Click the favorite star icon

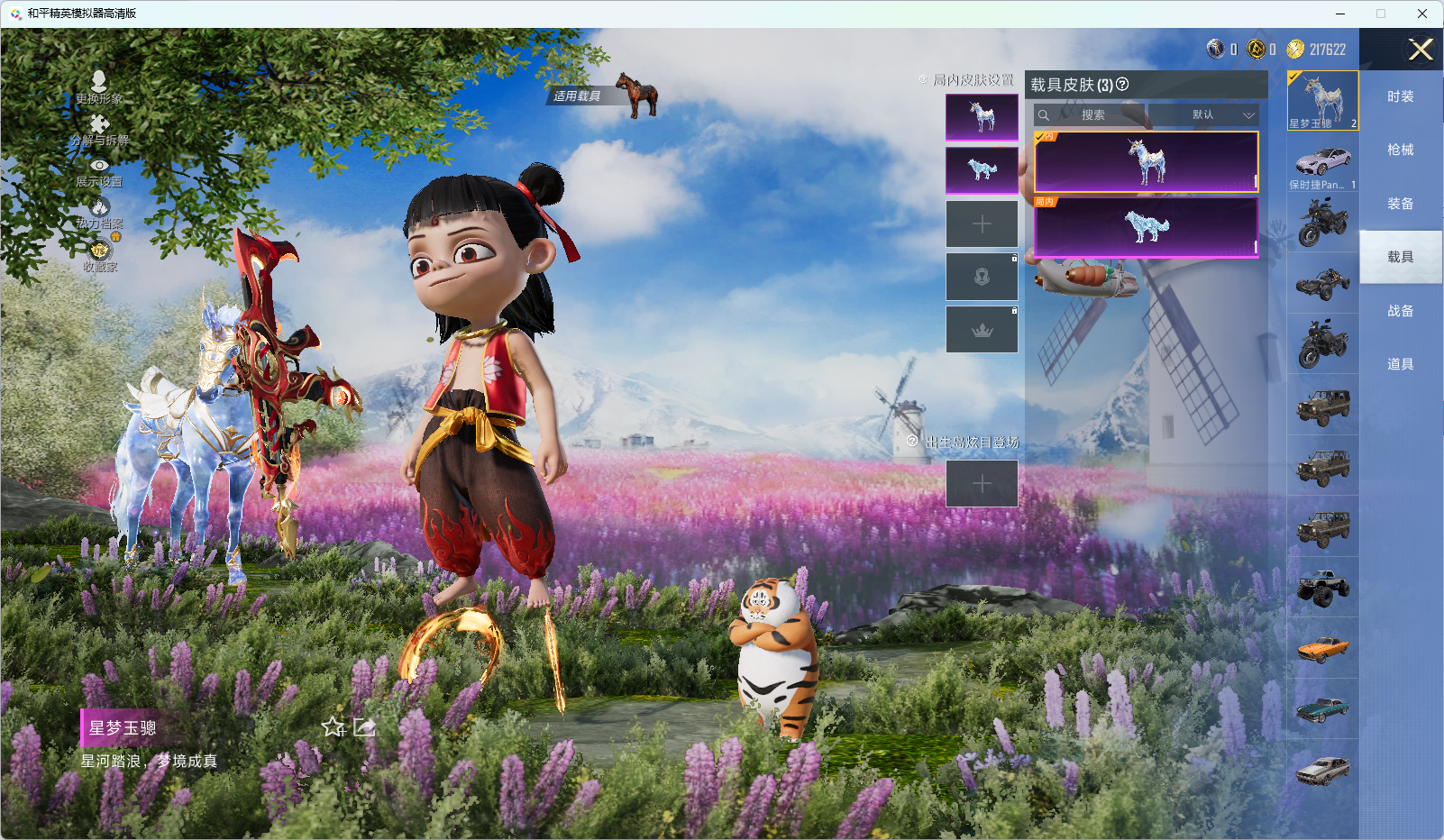click(334, 726)
